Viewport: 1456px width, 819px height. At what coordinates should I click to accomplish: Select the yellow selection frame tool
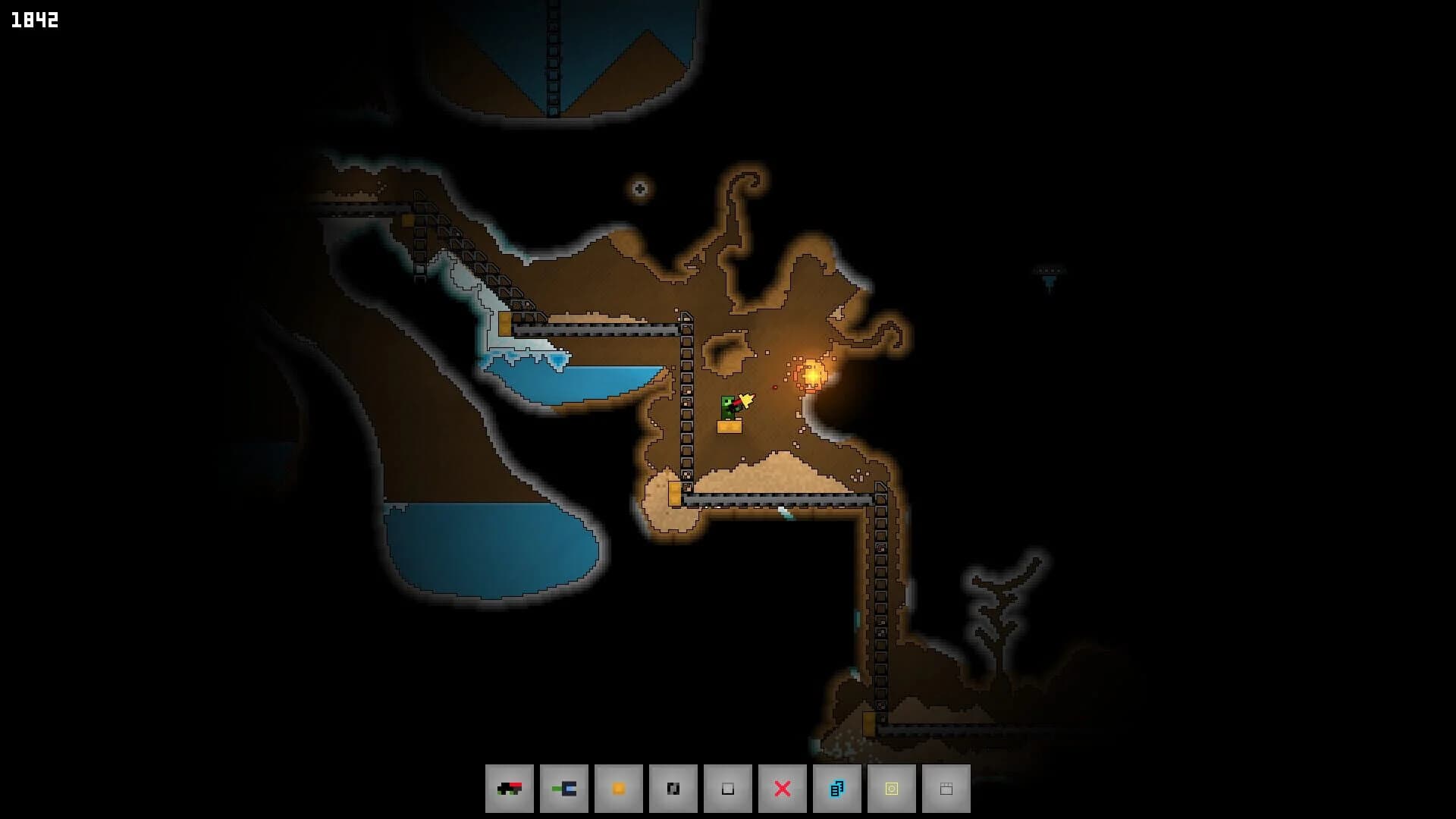click(892, 788)
